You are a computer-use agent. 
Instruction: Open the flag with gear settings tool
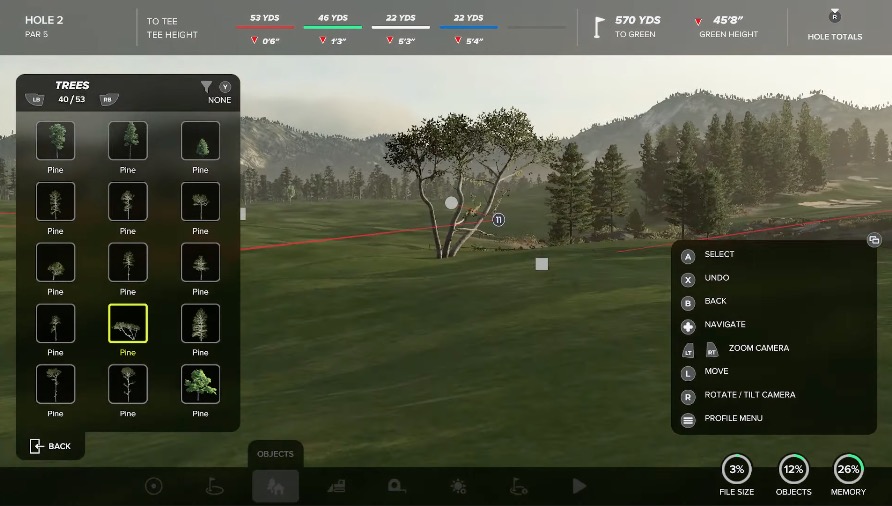pyautogui.click(x=519, y=486)
